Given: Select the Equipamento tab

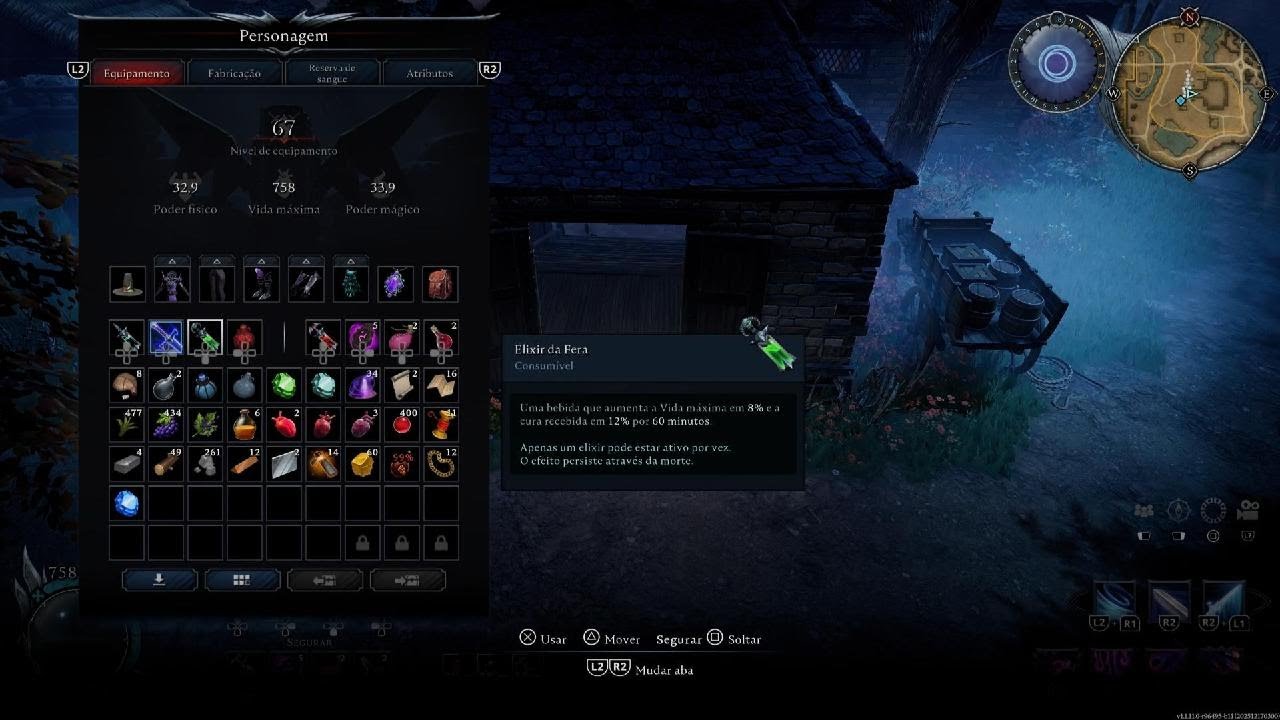Looking at the screenshot, I should [x=137, y=73].
